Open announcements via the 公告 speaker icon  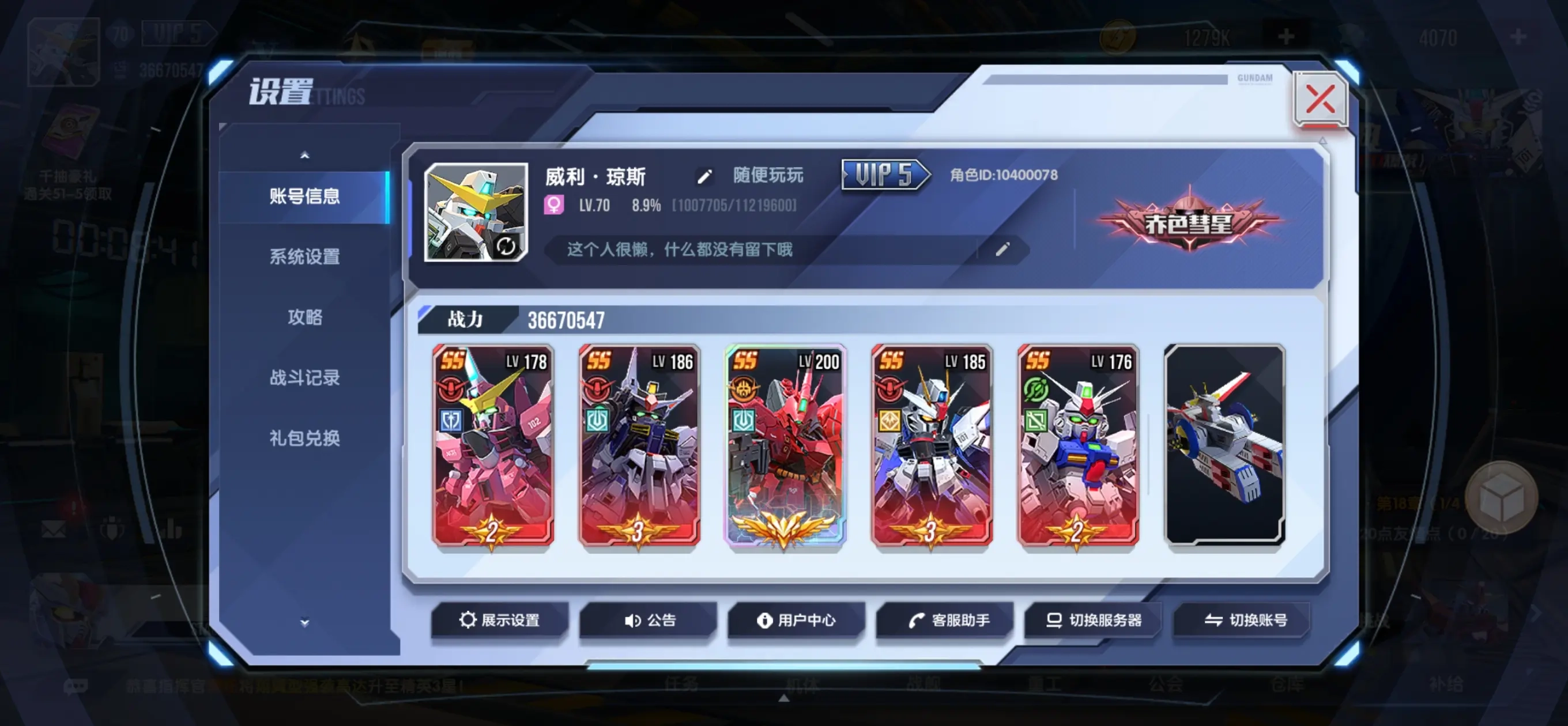(x=633, y=620)
